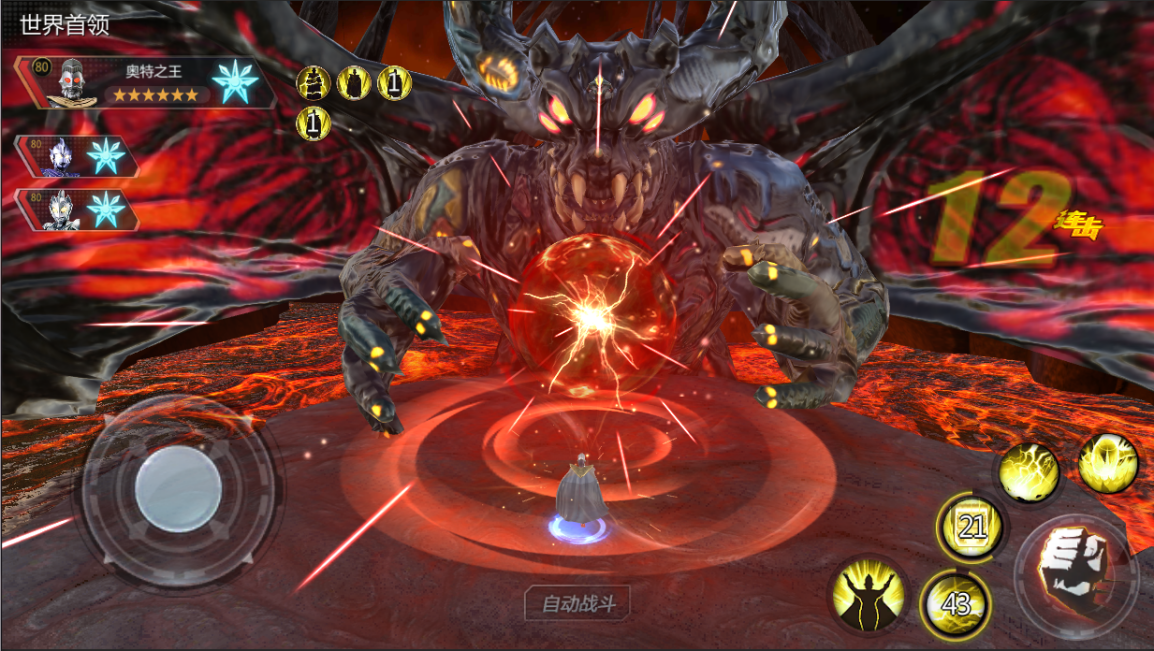Cast the caped figure raised-arms ultimate

tap(869, 595)
